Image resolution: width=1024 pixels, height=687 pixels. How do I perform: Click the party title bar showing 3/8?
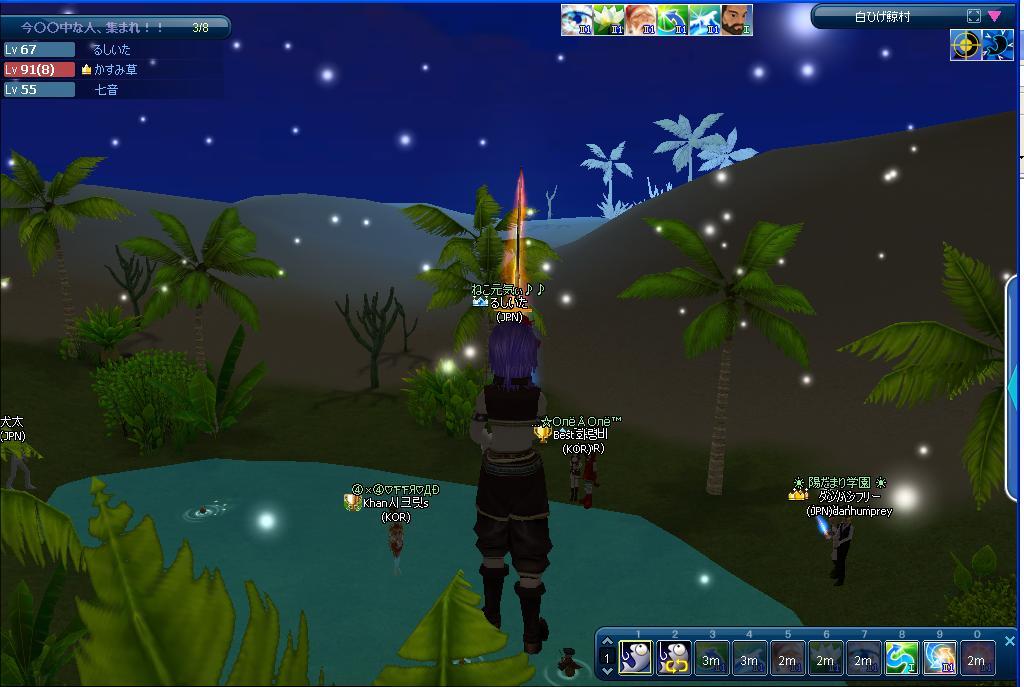pos(115,28)
